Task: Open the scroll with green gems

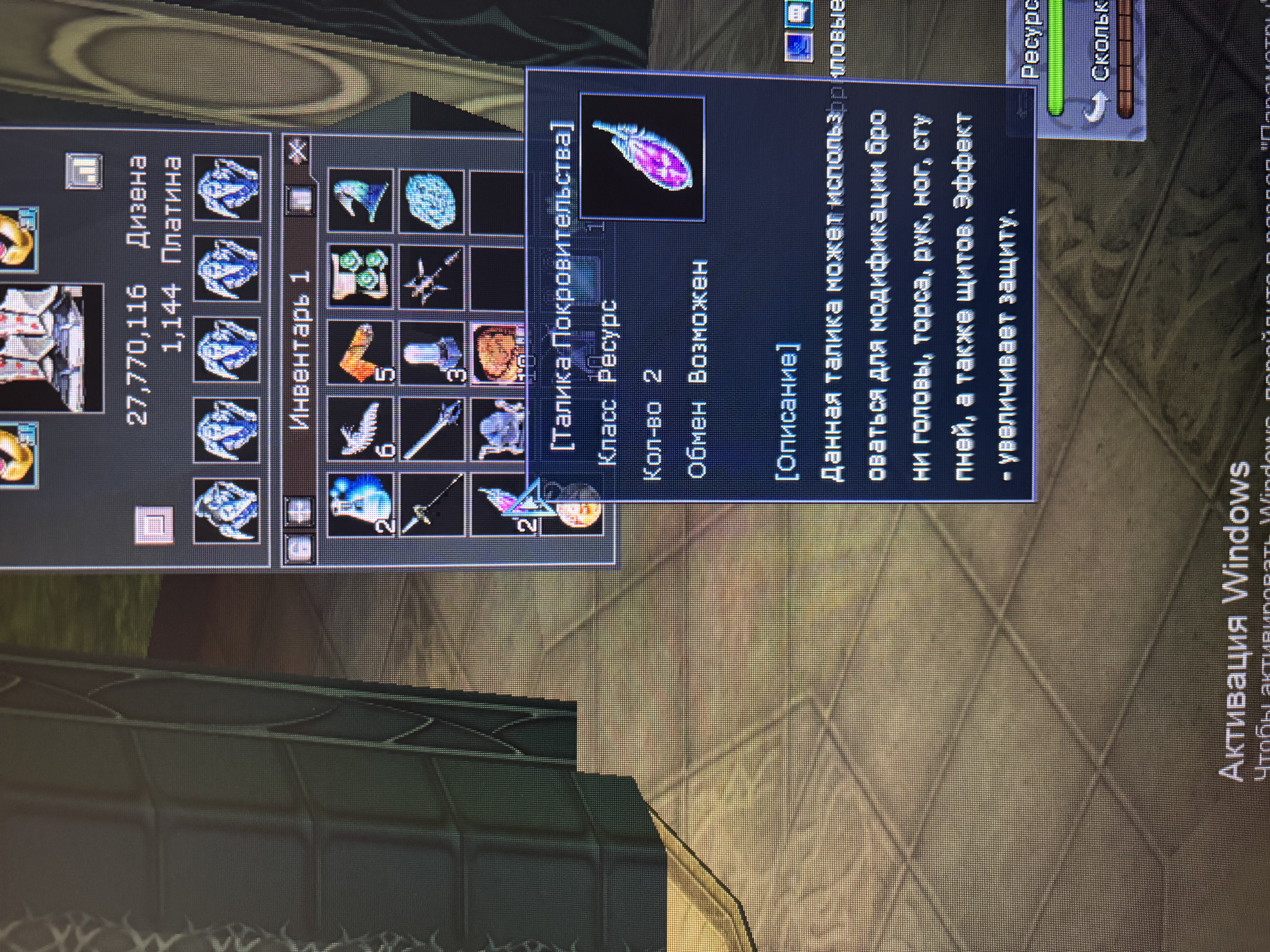Action: tap(360, 275)
